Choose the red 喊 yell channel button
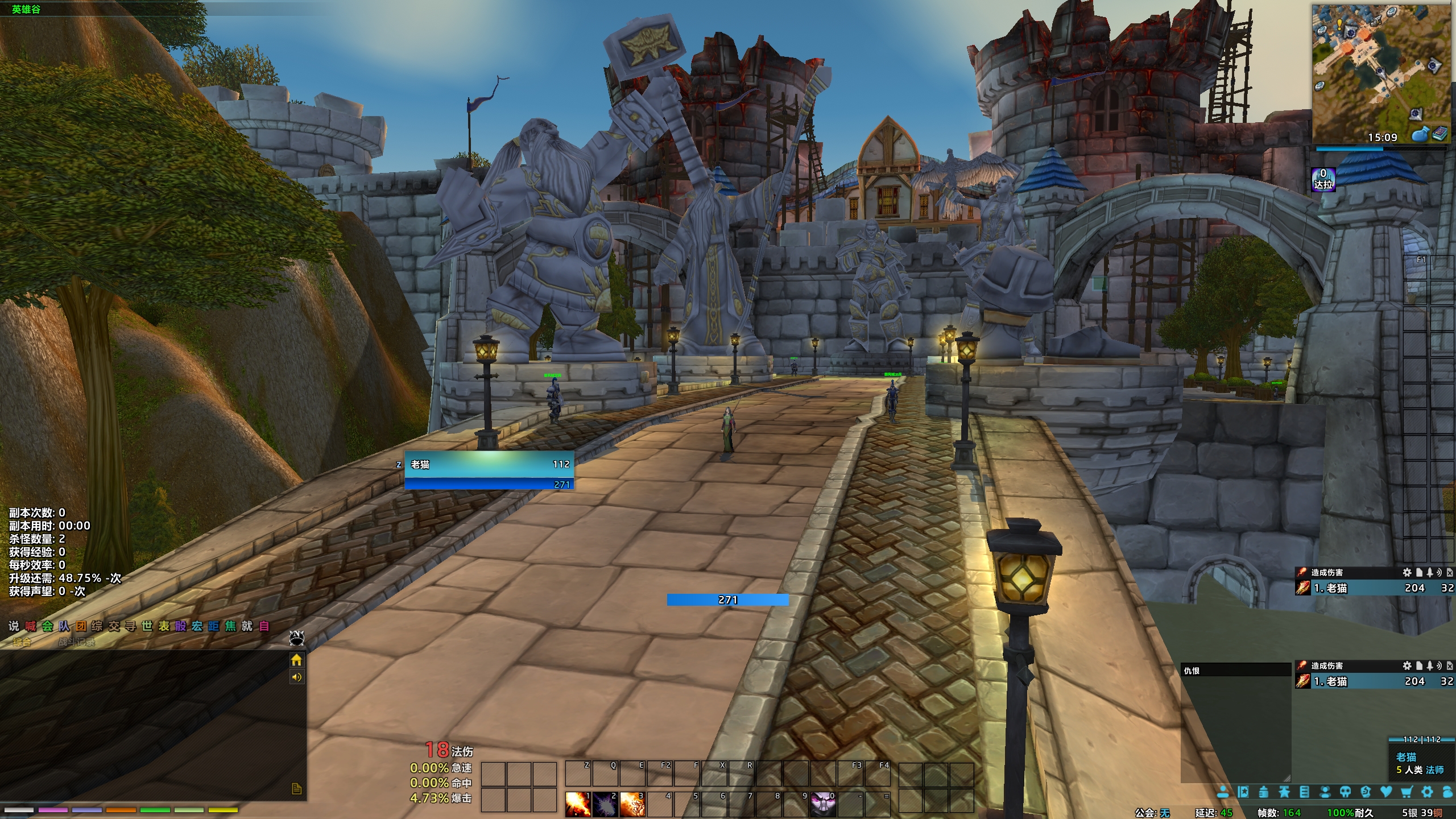Image resolution: width=1456 pixels, height=819 pixels. 31,626
